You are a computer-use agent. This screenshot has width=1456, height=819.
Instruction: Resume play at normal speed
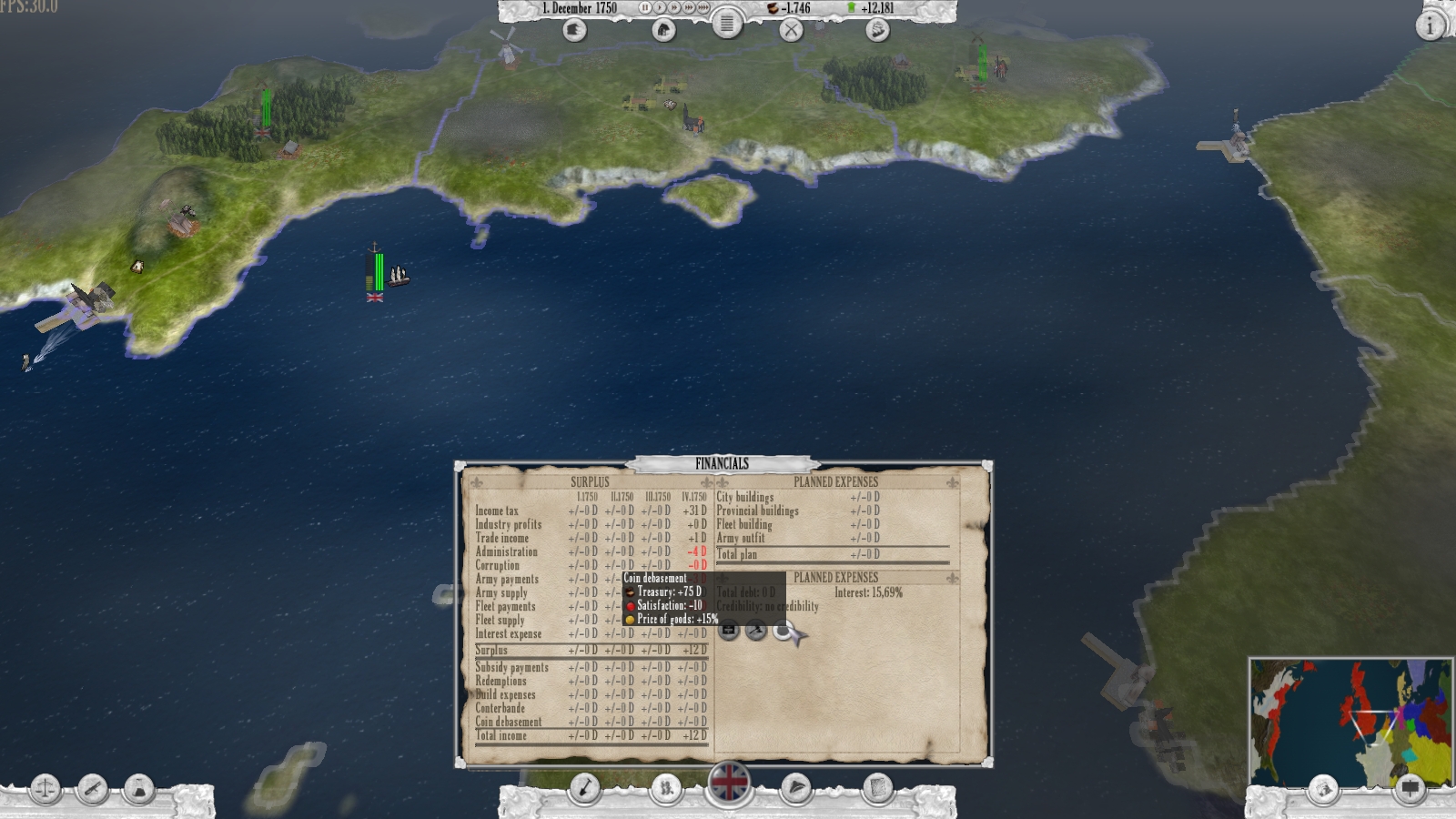(x=661, y=8)
